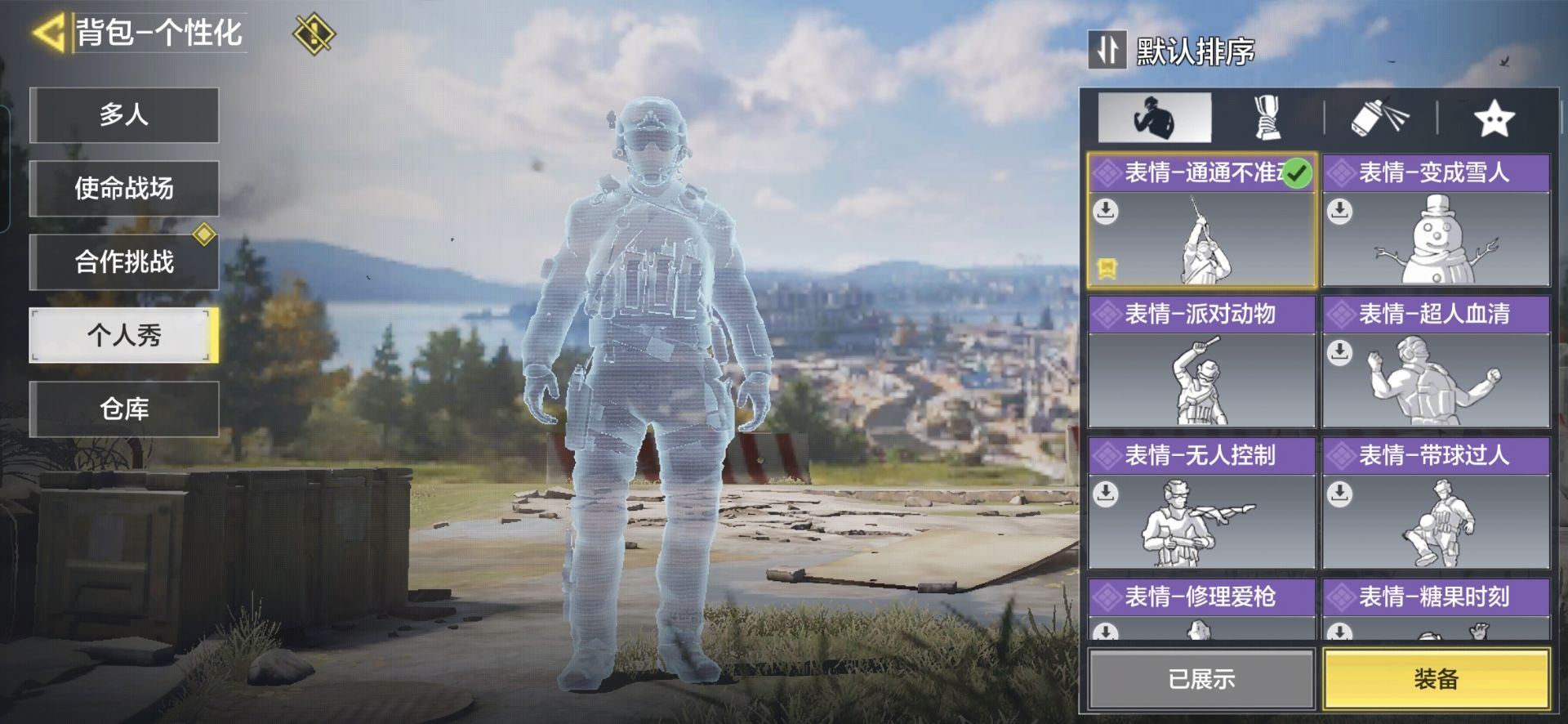Switch to the 个人秀 category
1568x724 pixels.
point(124,335)
